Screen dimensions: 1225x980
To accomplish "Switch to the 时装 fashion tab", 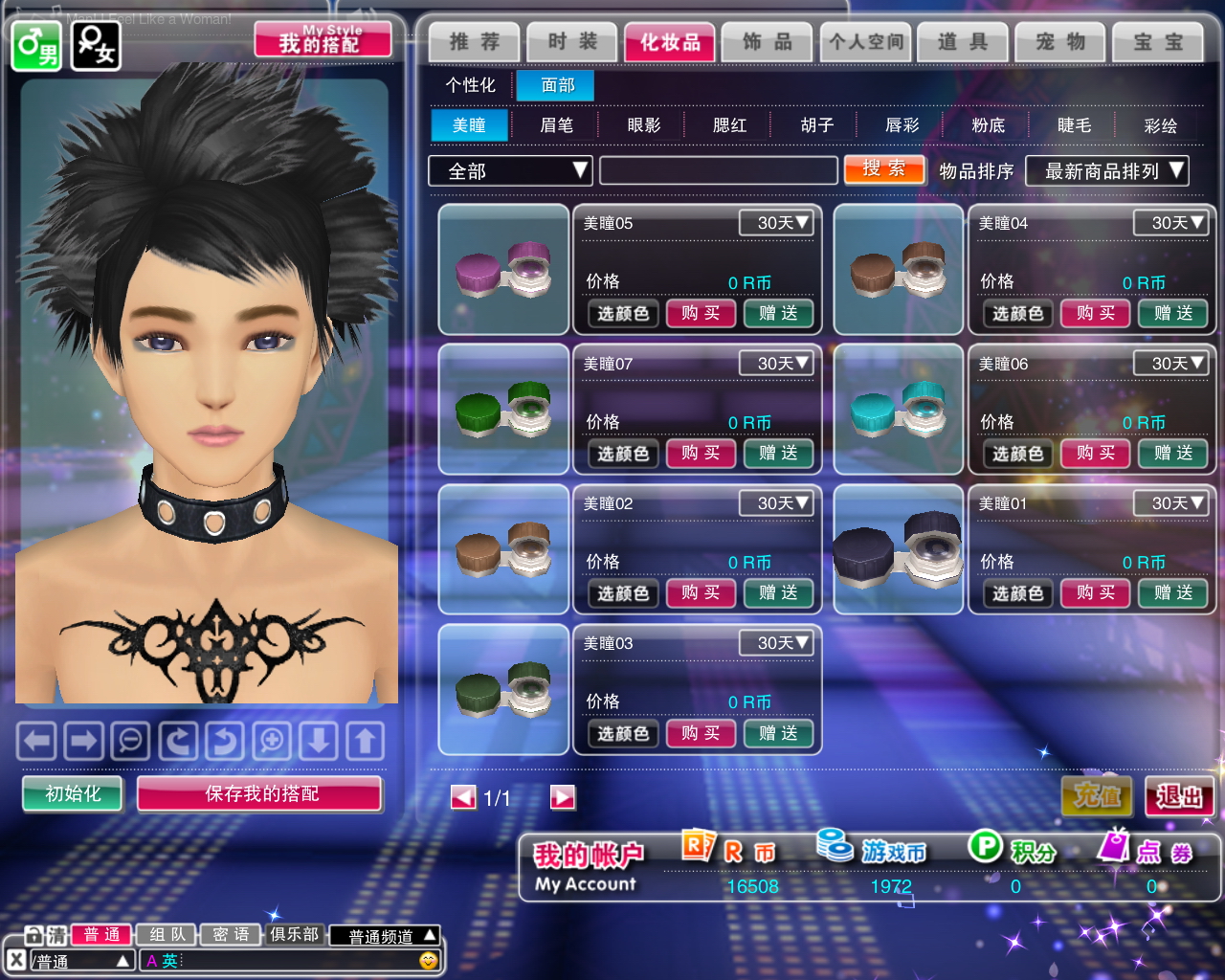I will tap(571, 42).
